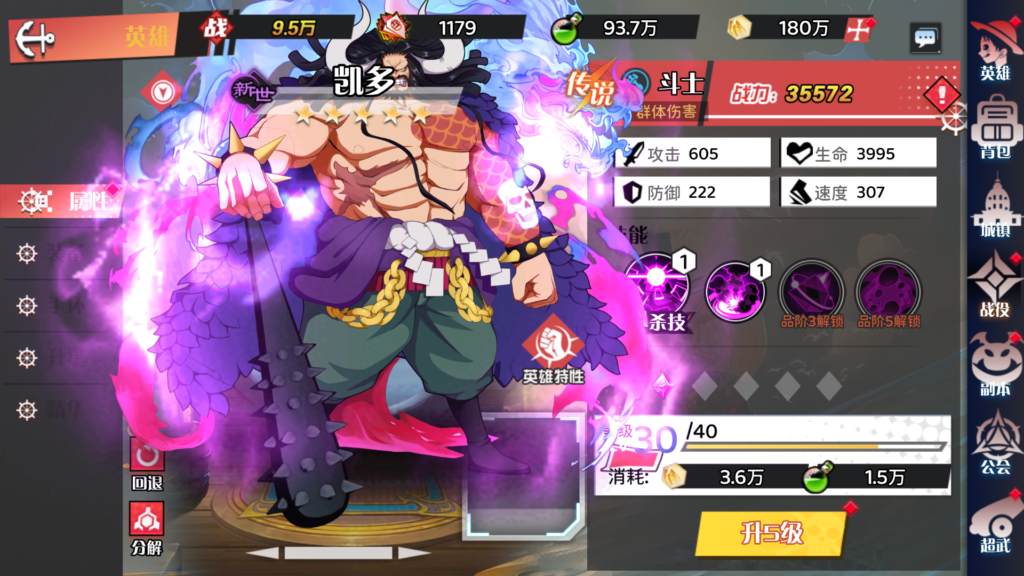Level up with the 升5级 button
Image resolution: width=1024 pixels, height=576 pixels.
pos(772,532)
